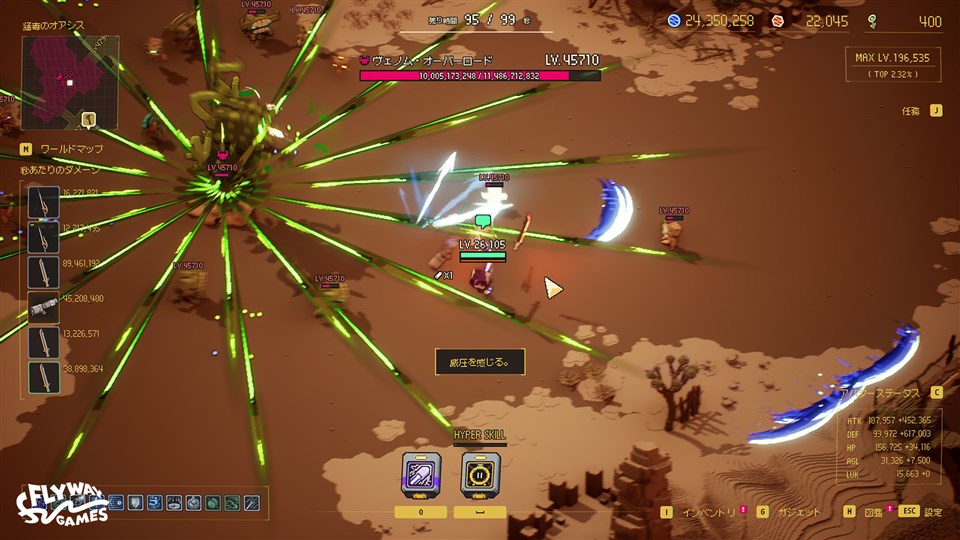Open the ガジェット gadget menu
960x540 pixels.
[789, 511]
